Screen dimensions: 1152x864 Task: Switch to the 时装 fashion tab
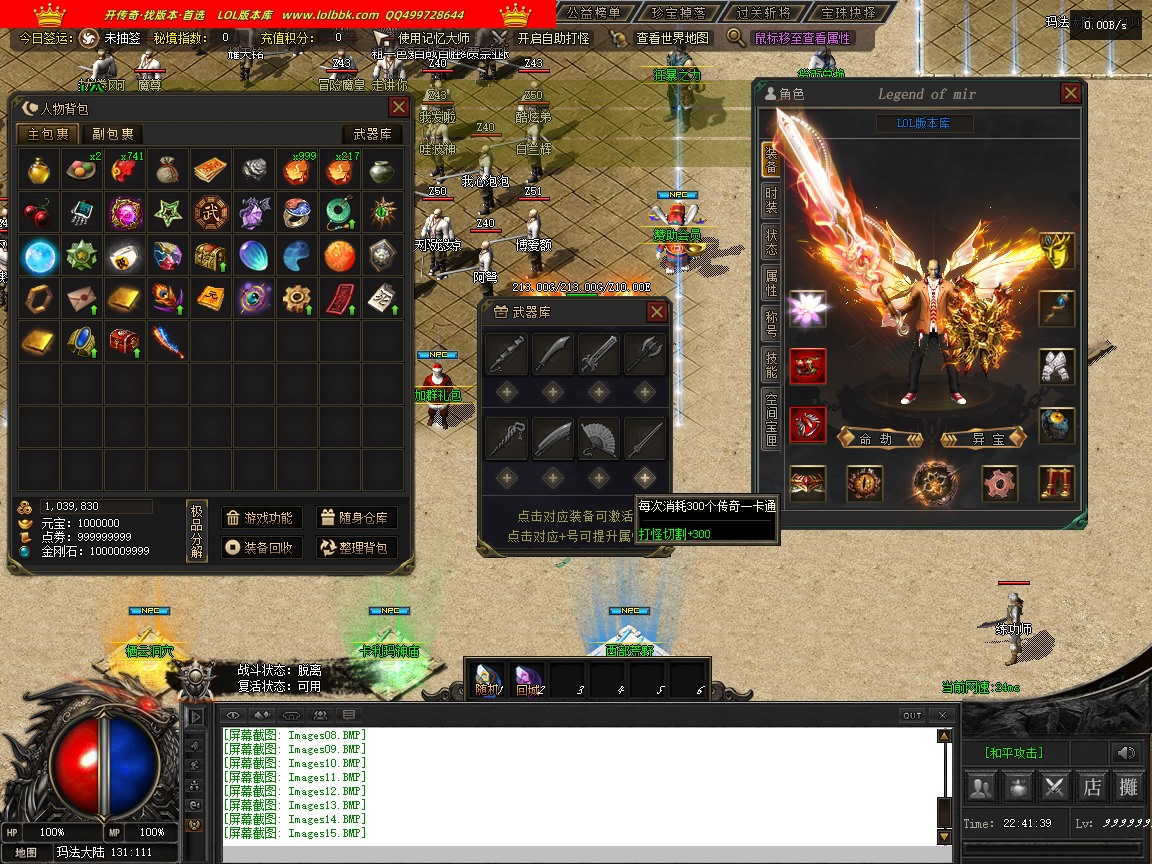[x=771, y=200]
